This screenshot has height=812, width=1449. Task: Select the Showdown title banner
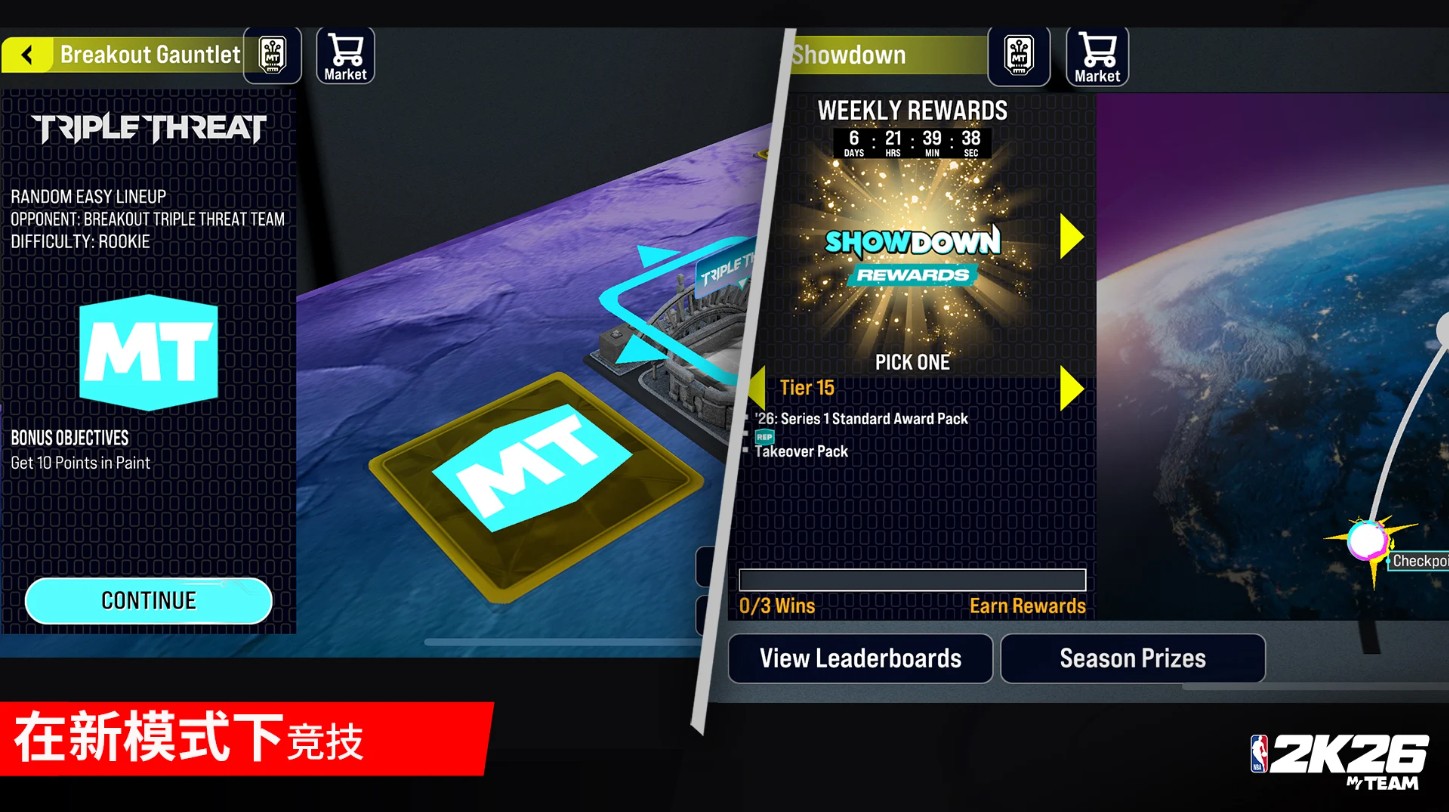click(880, 54)
